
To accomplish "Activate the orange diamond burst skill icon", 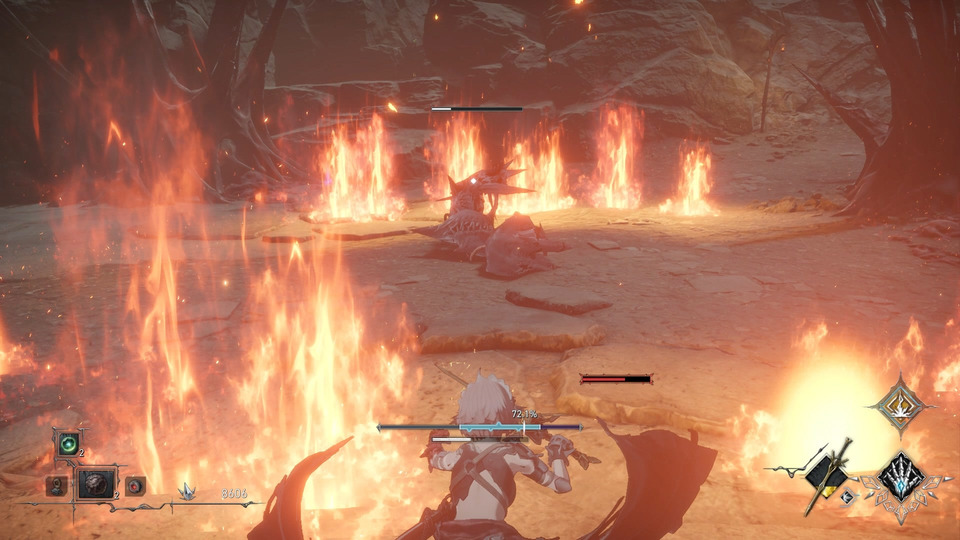I will (x=896, y=405).
